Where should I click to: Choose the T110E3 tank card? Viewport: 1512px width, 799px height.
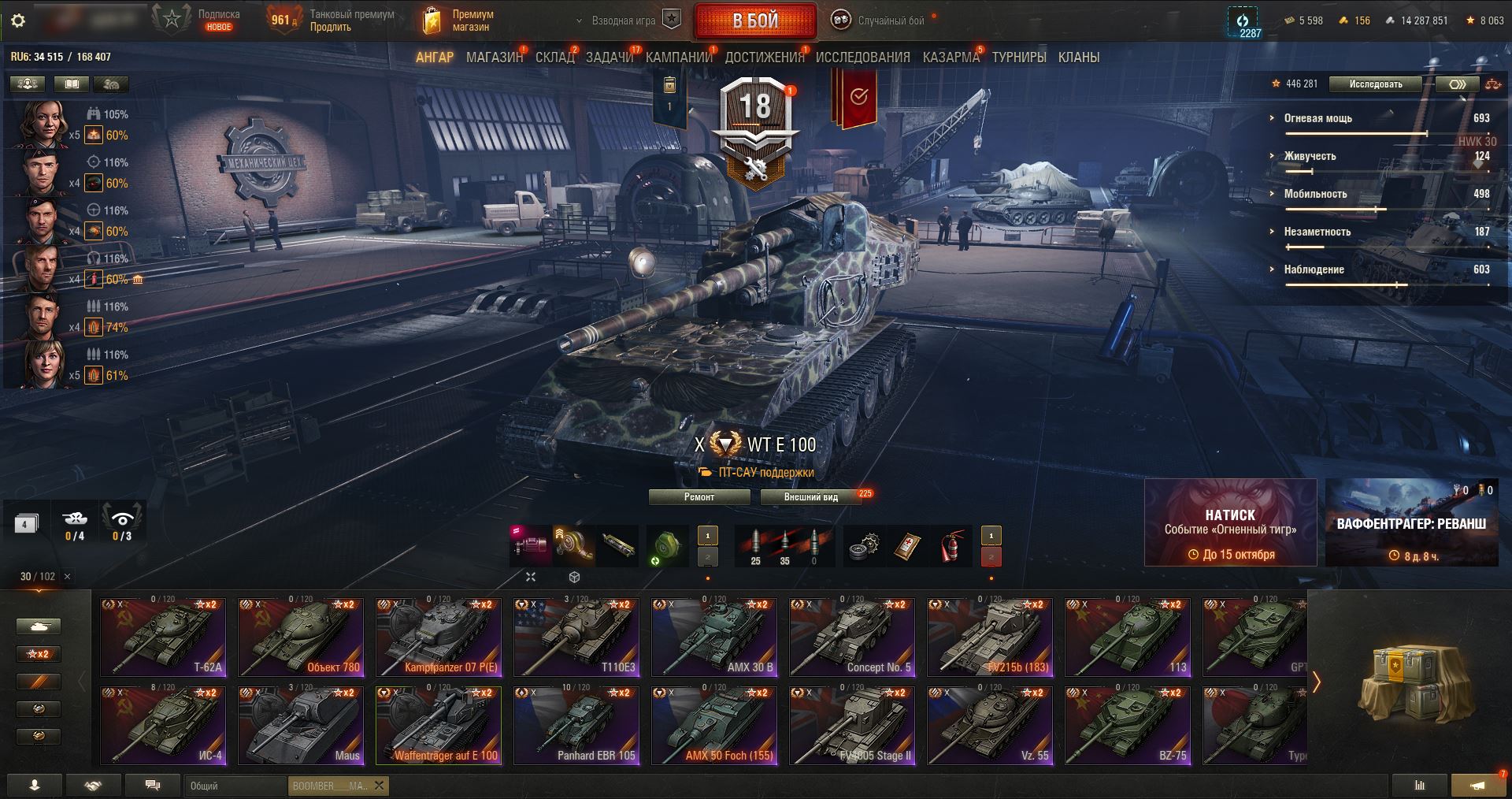point(576,637)
